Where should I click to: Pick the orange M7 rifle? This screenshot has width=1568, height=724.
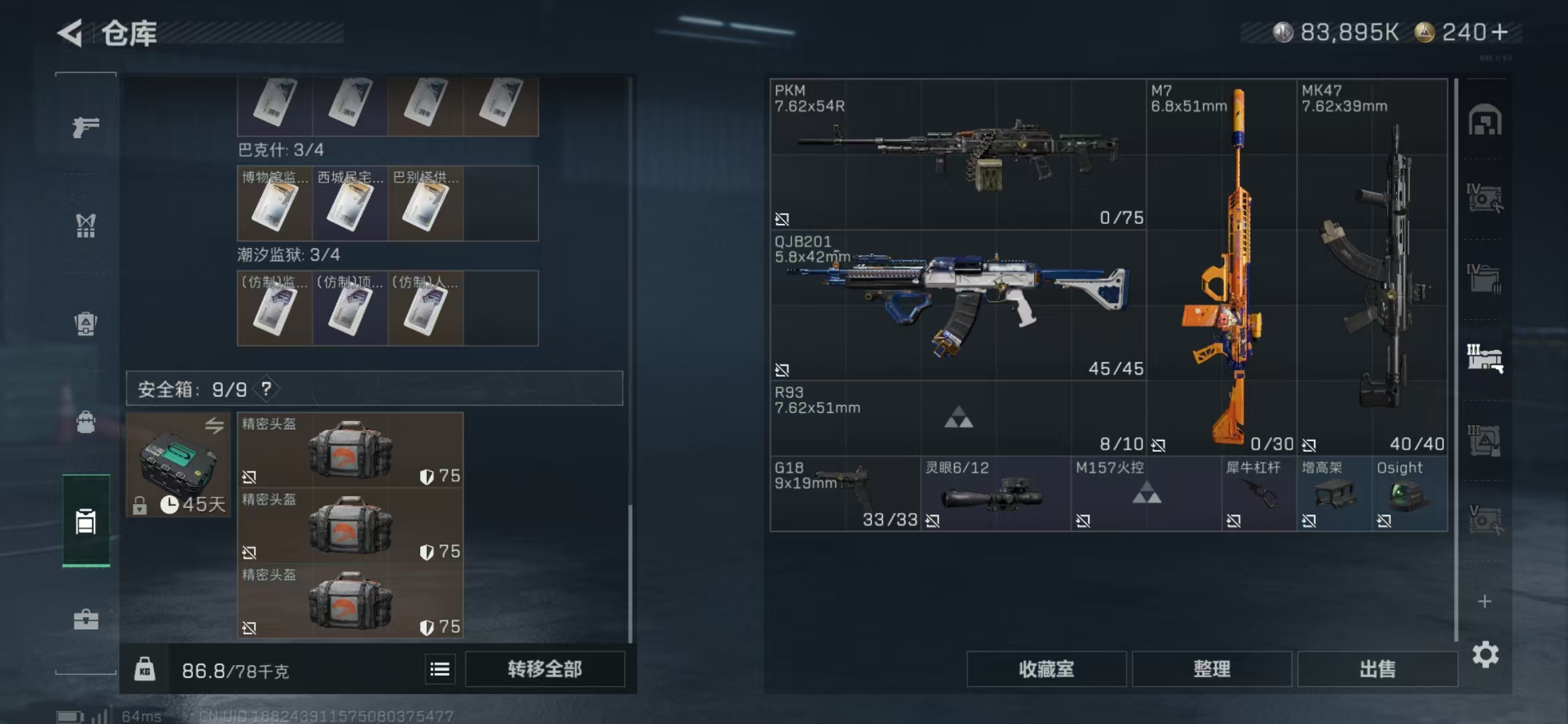pyautogui.click(x=1221, y=268)
